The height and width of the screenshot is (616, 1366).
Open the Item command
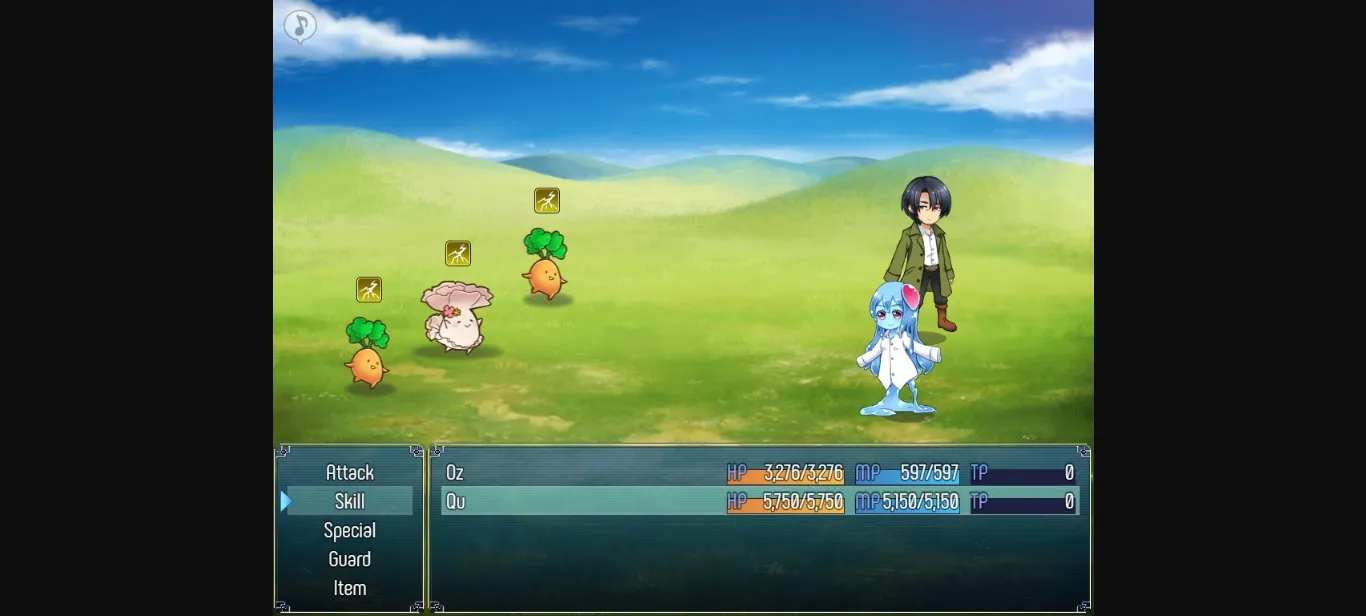click(x=349, y=588)
